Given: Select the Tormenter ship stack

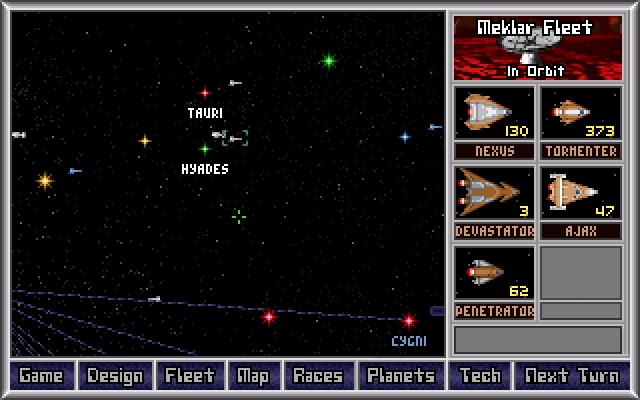Looking at the screenshot, I should click(x=581, y=114).
